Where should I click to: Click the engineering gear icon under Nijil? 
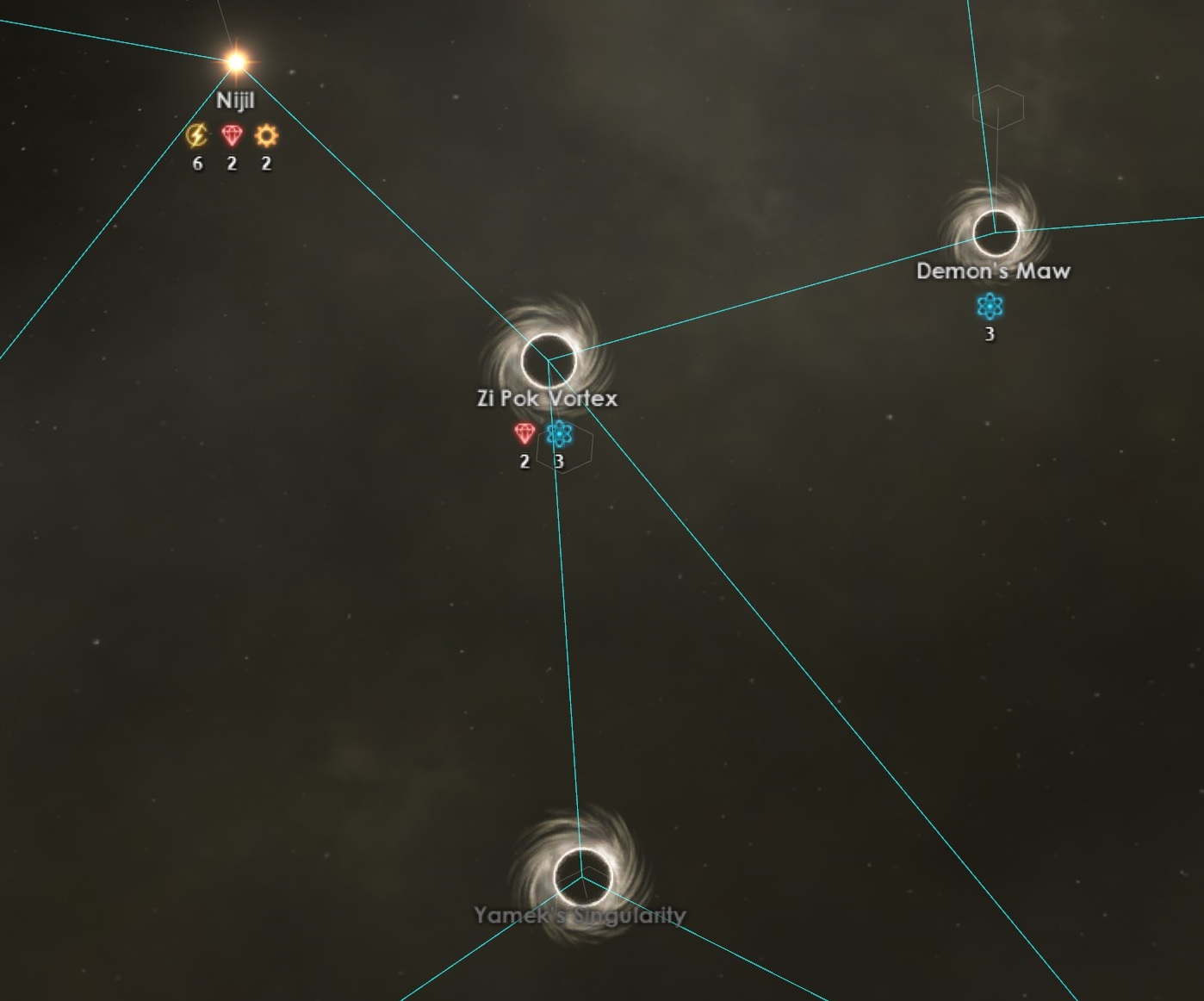pyautogui.click(x=265, y=135)
